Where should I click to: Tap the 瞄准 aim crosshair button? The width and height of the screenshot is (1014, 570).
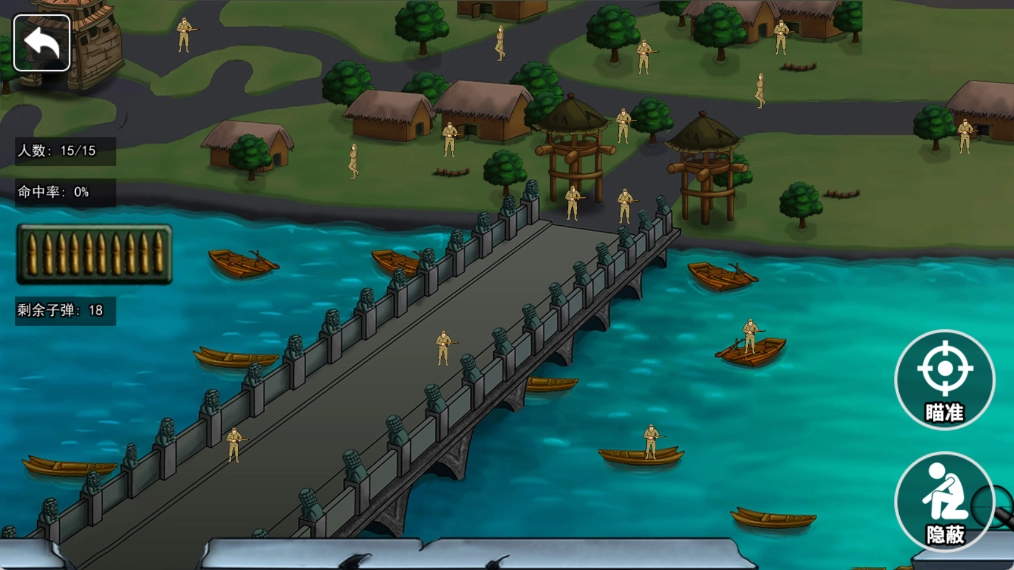coord(944,380)
